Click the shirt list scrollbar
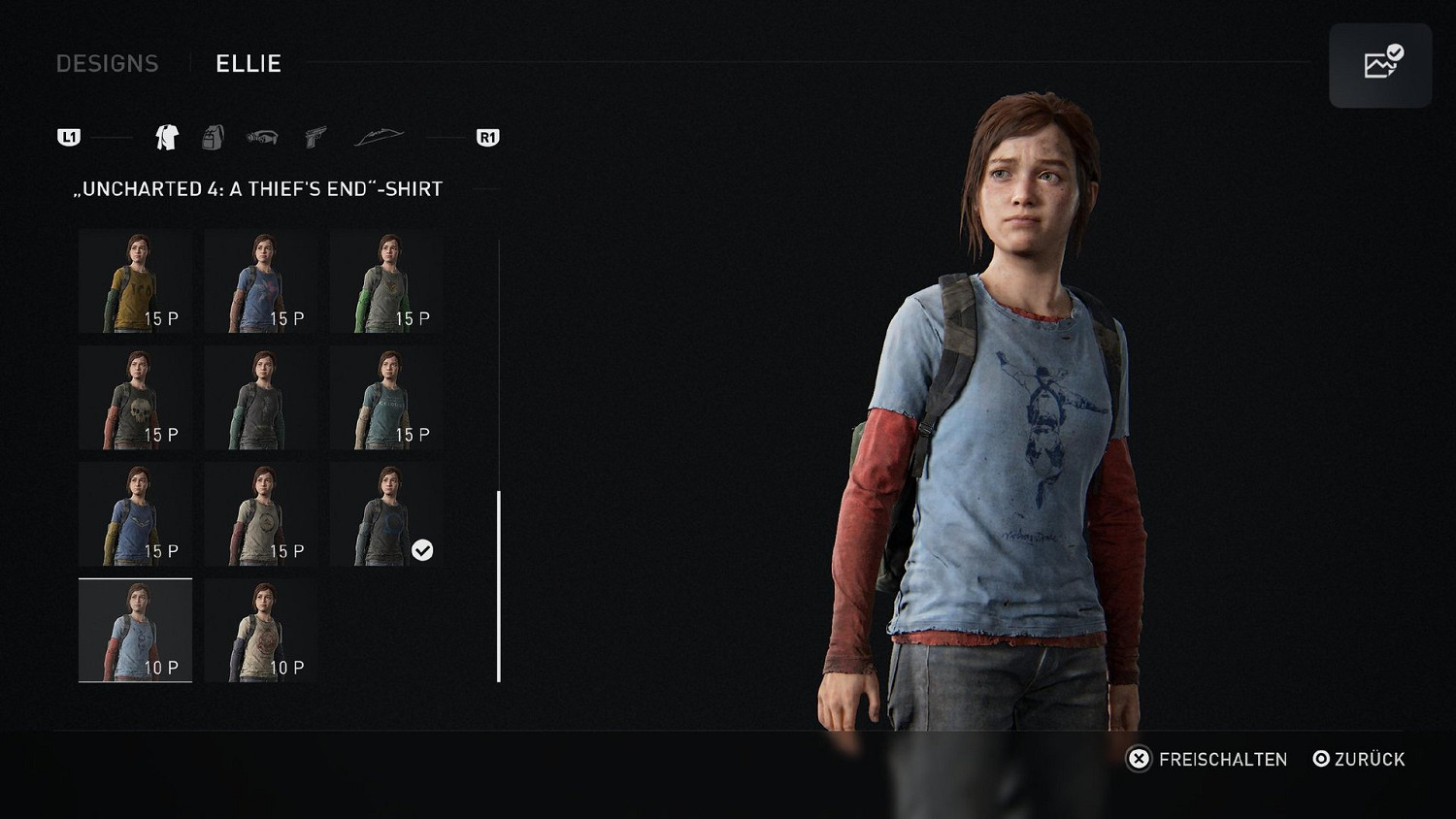 click(499, 585)
